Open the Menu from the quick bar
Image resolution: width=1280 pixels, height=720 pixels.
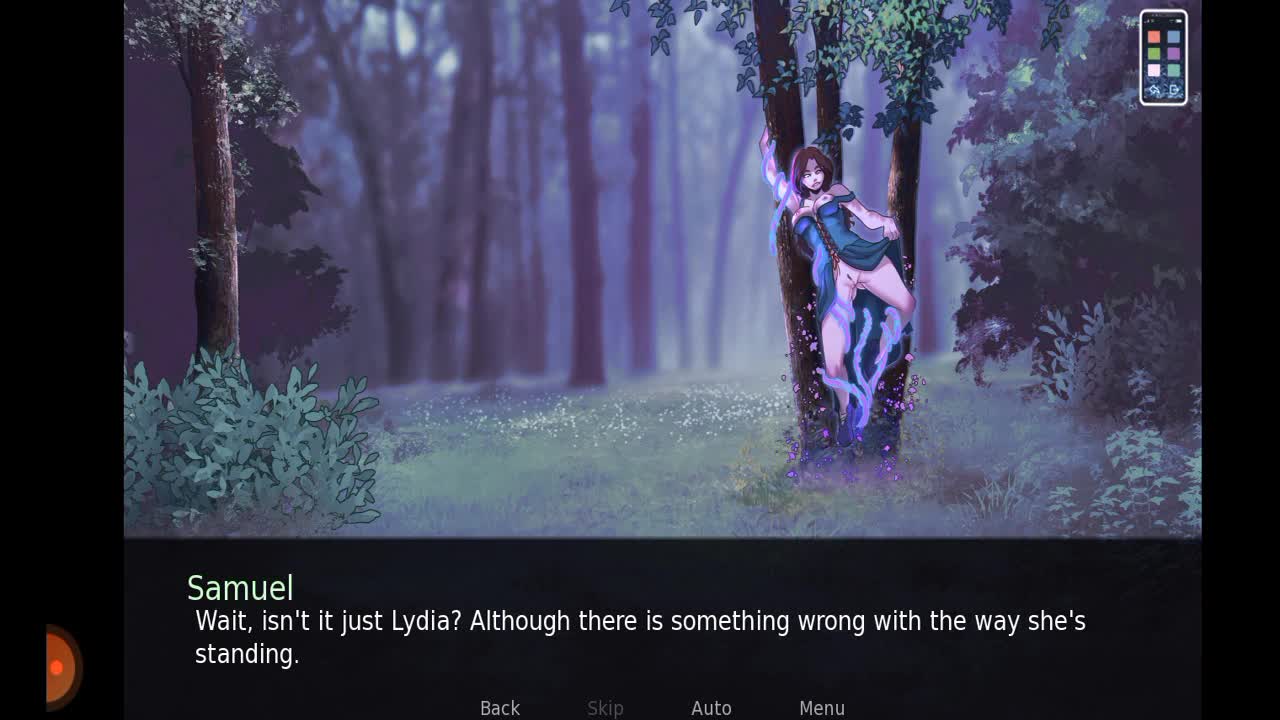pyautogui.click(x=822, y=708)
